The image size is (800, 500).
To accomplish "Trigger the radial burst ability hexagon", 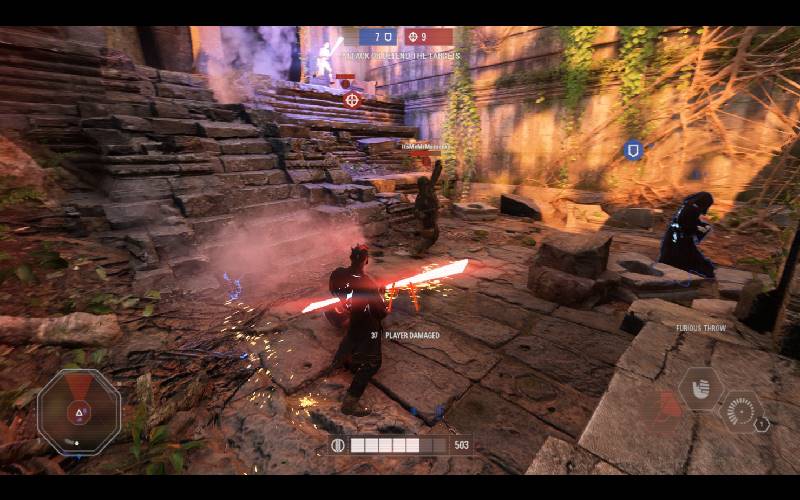I will pos(739,411).
